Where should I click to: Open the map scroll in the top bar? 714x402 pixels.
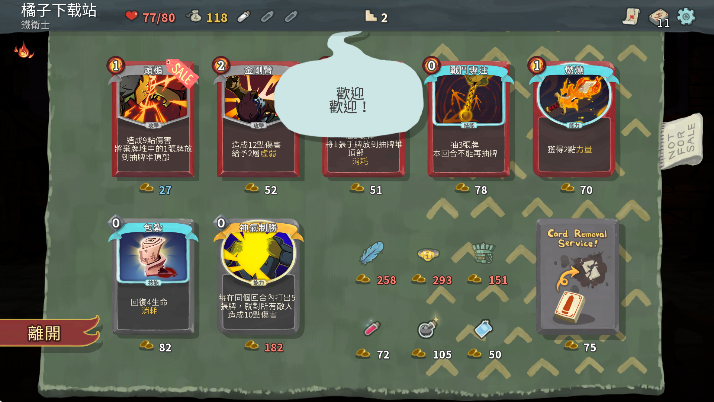(631, 16)
